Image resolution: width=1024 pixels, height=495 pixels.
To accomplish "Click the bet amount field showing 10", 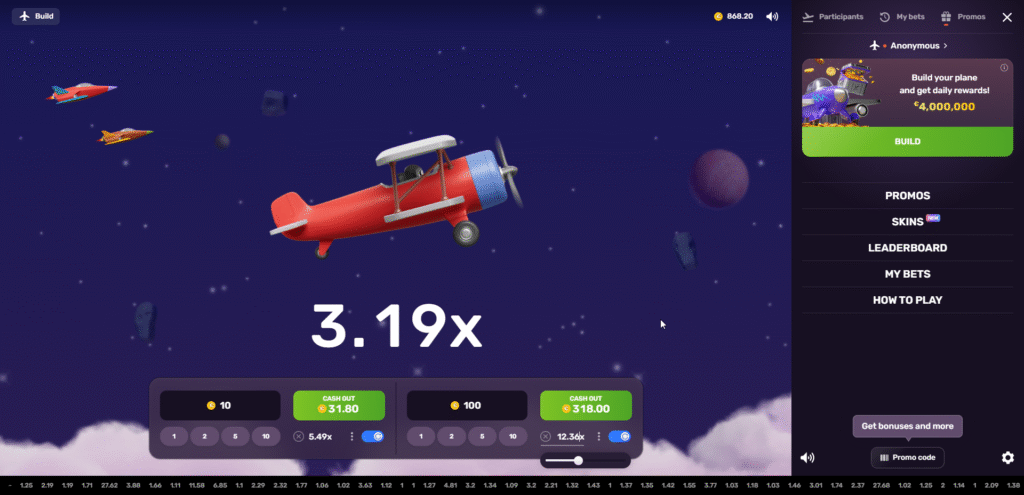I will pos(220,405).
